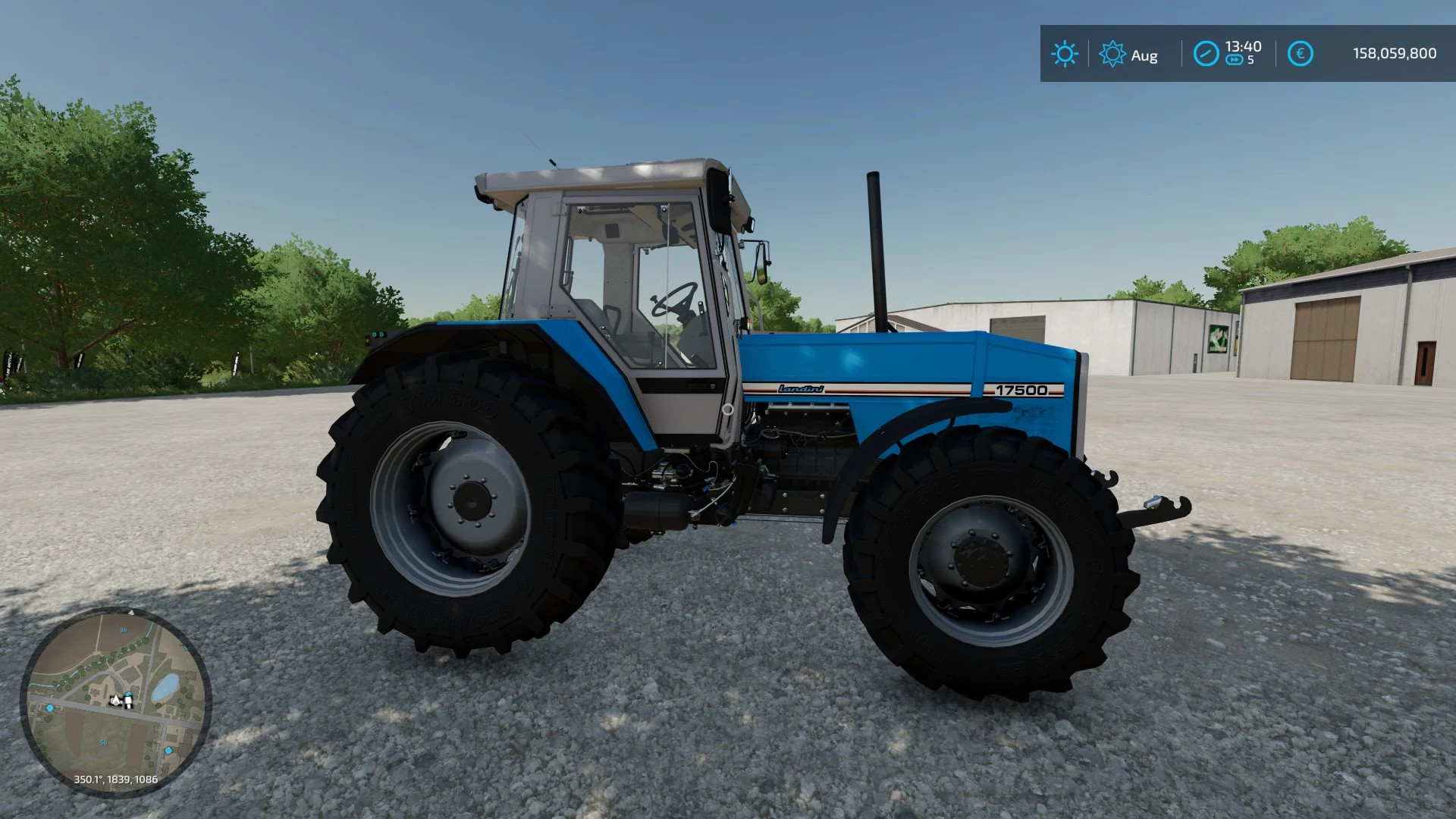1456x819 pixels.
Task: Click the north indicator arrow atop the minimap
Action: pos(131,612)
